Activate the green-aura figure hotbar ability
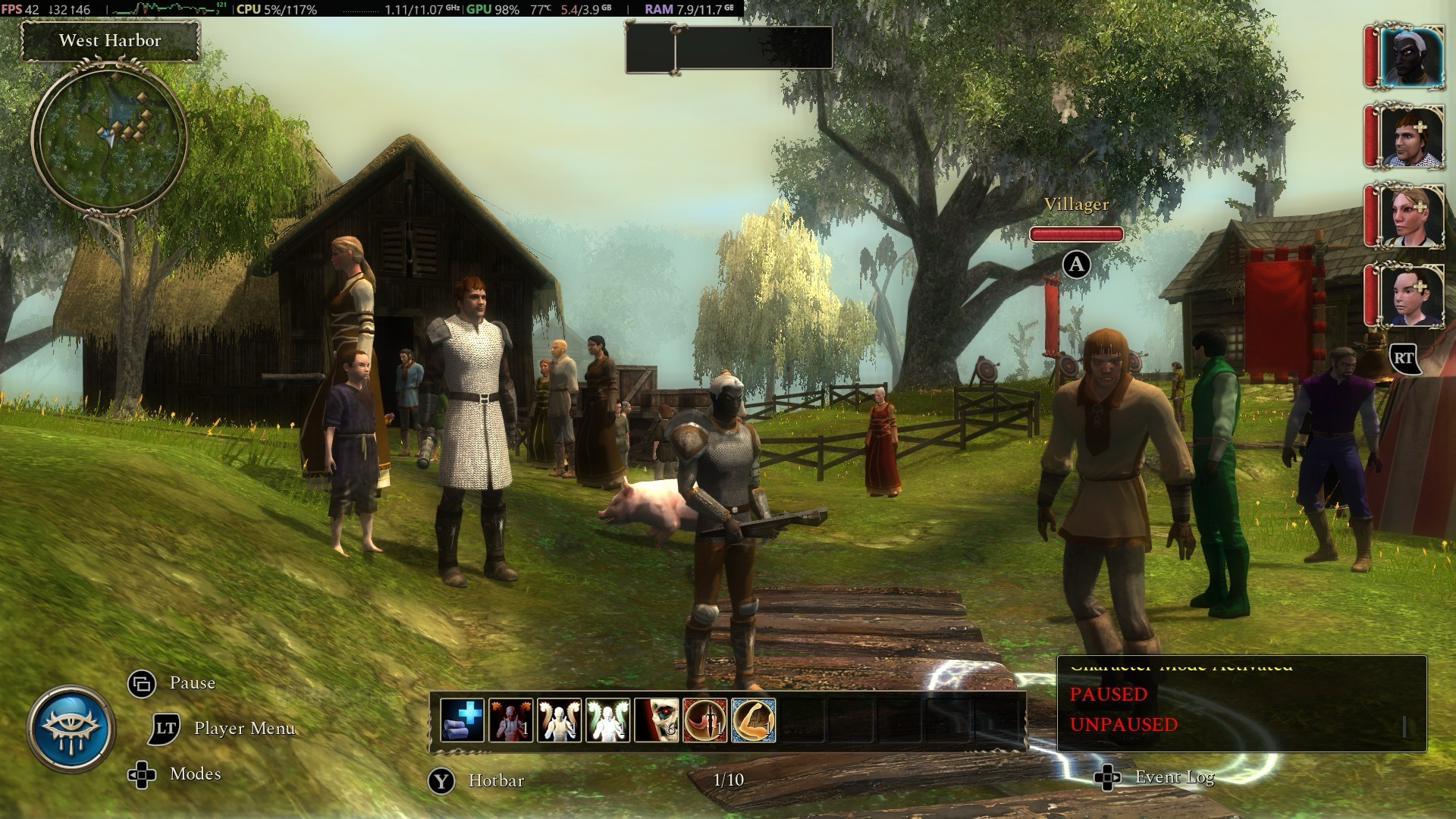Screen dimensions: 1456x819 [x=607, y=720]
